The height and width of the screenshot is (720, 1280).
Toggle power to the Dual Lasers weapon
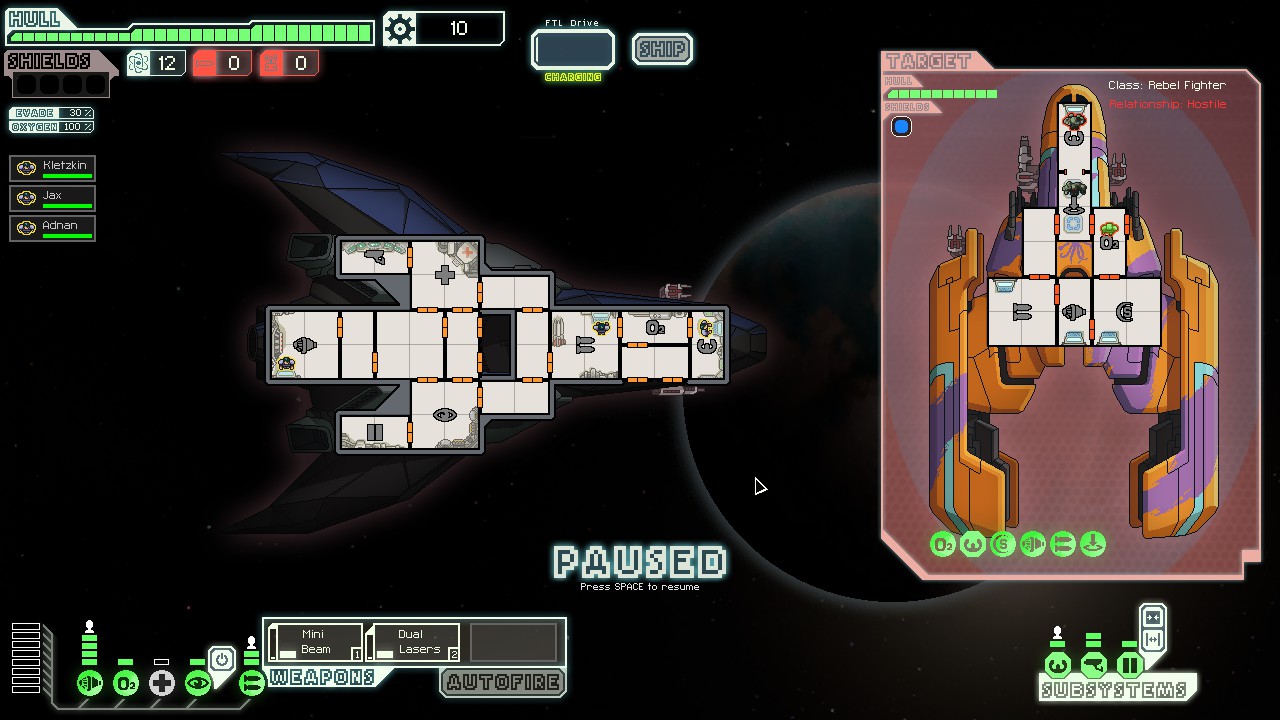[412, 640]
